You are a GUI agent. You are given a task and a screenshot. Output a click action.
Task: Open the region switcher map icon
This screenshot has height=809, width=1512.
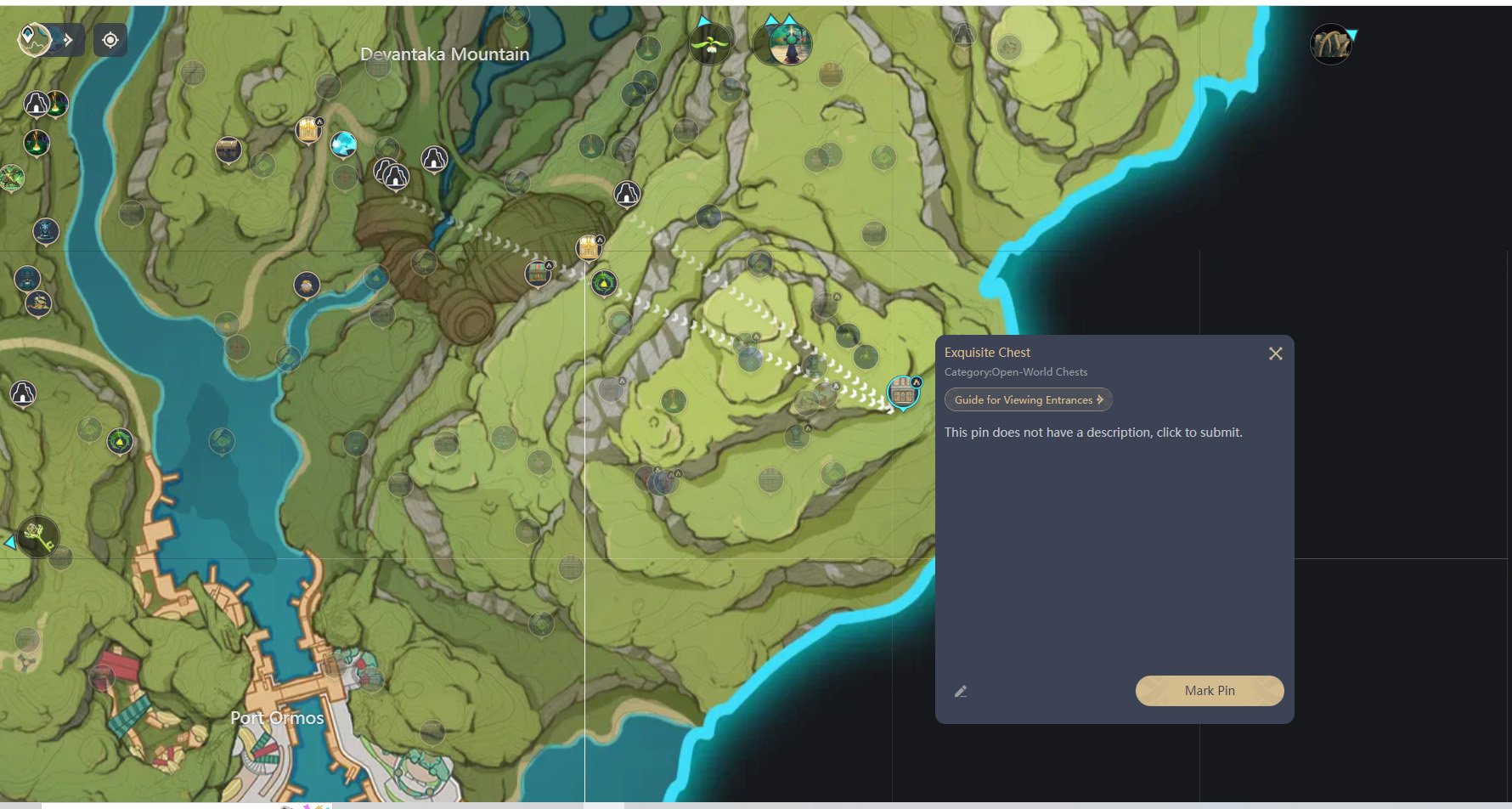tap(34, 40)
